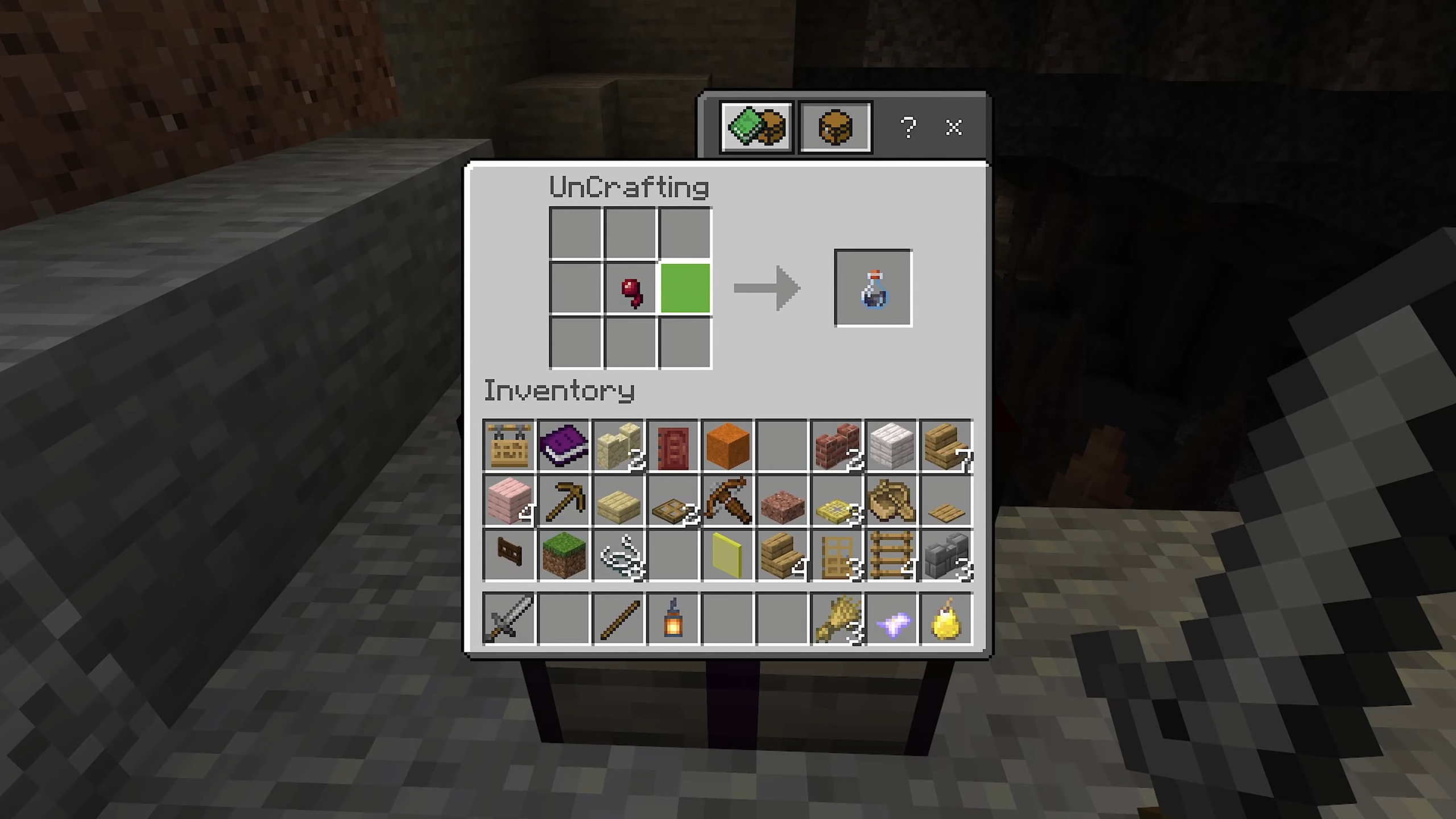Click the help question mark button

[908, 127]
